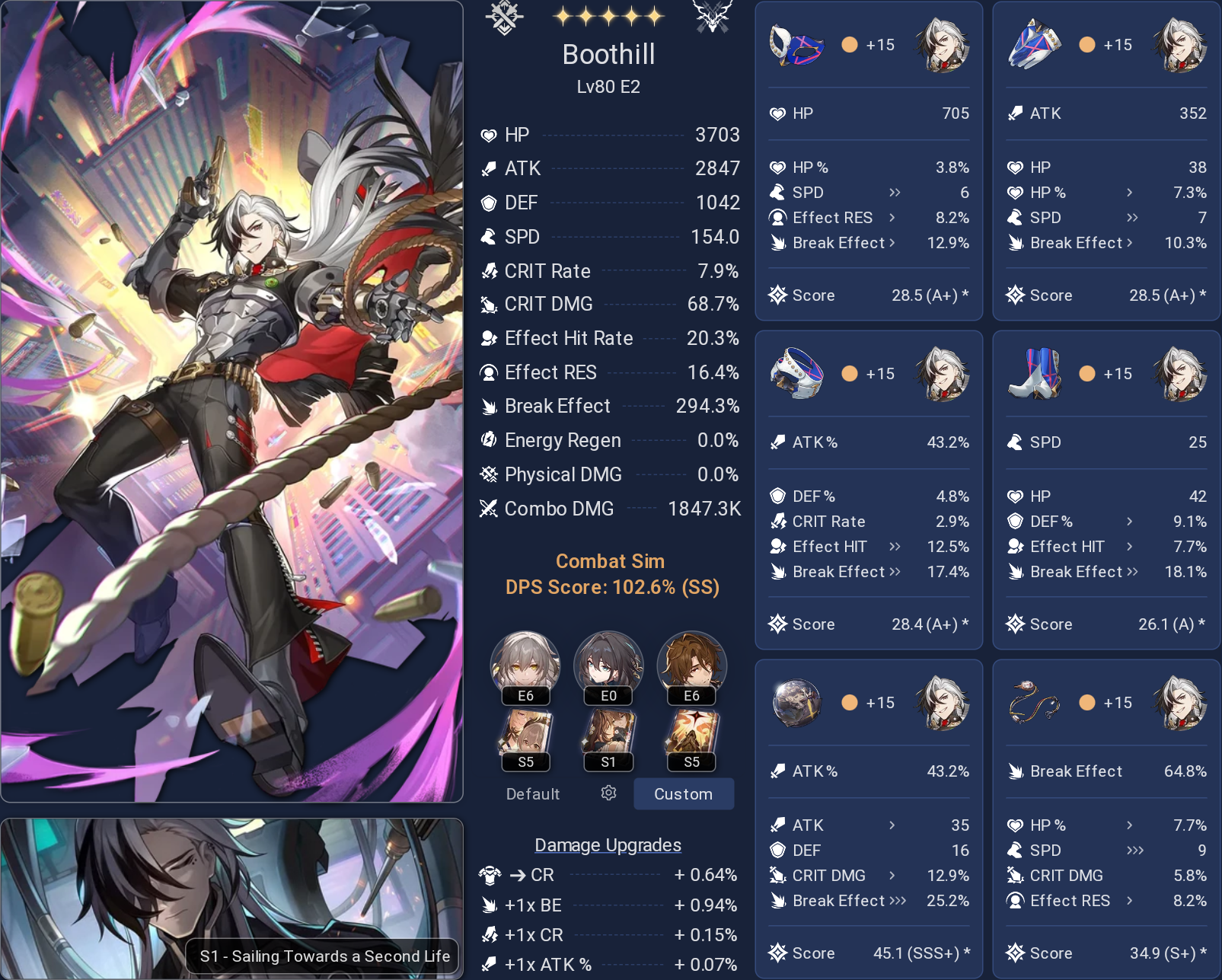
Task: Open settings via the gear icon near Custom
Action: point(609,793)
